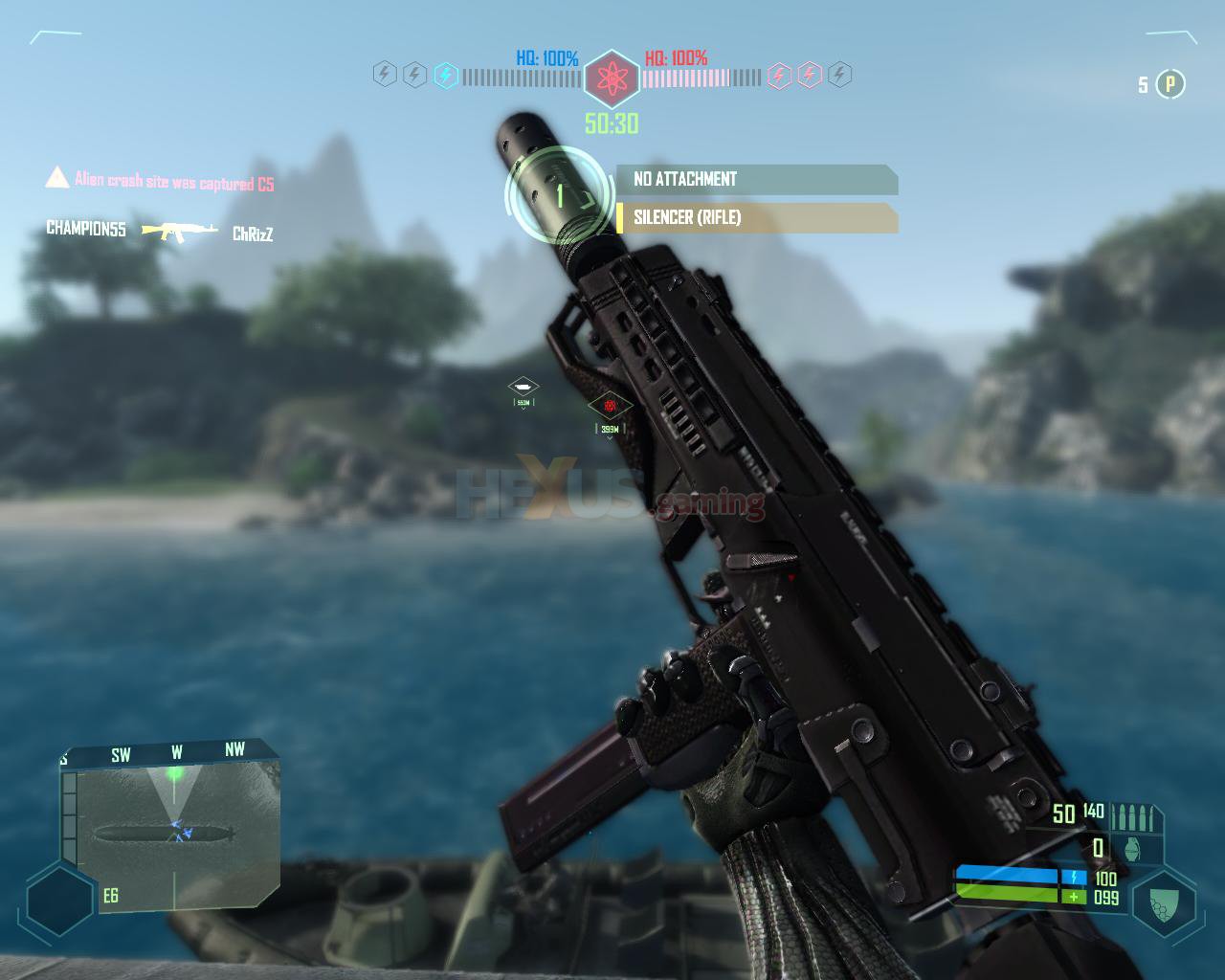Select the NO ATTACHMENT option

tap(756, 180)
